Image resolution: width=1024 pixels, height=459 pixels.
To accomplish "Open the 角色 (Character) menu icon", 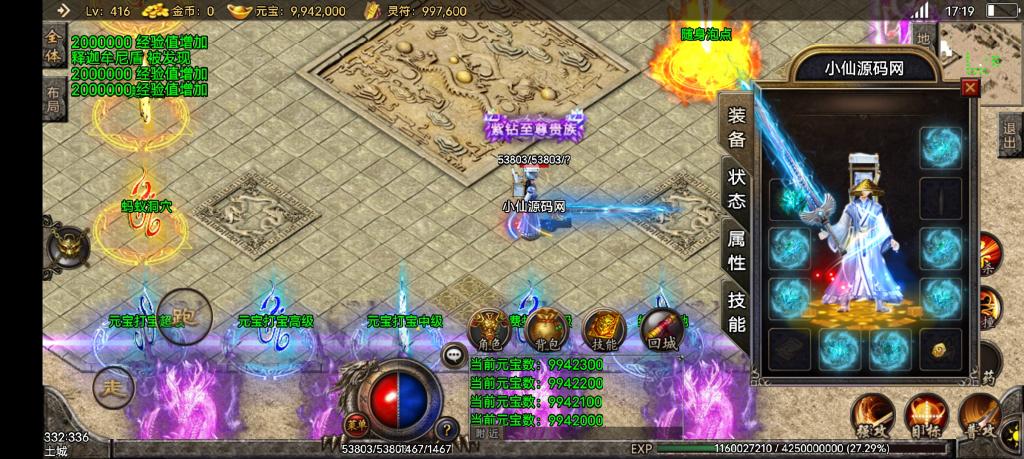I will [x=489, y=329].
